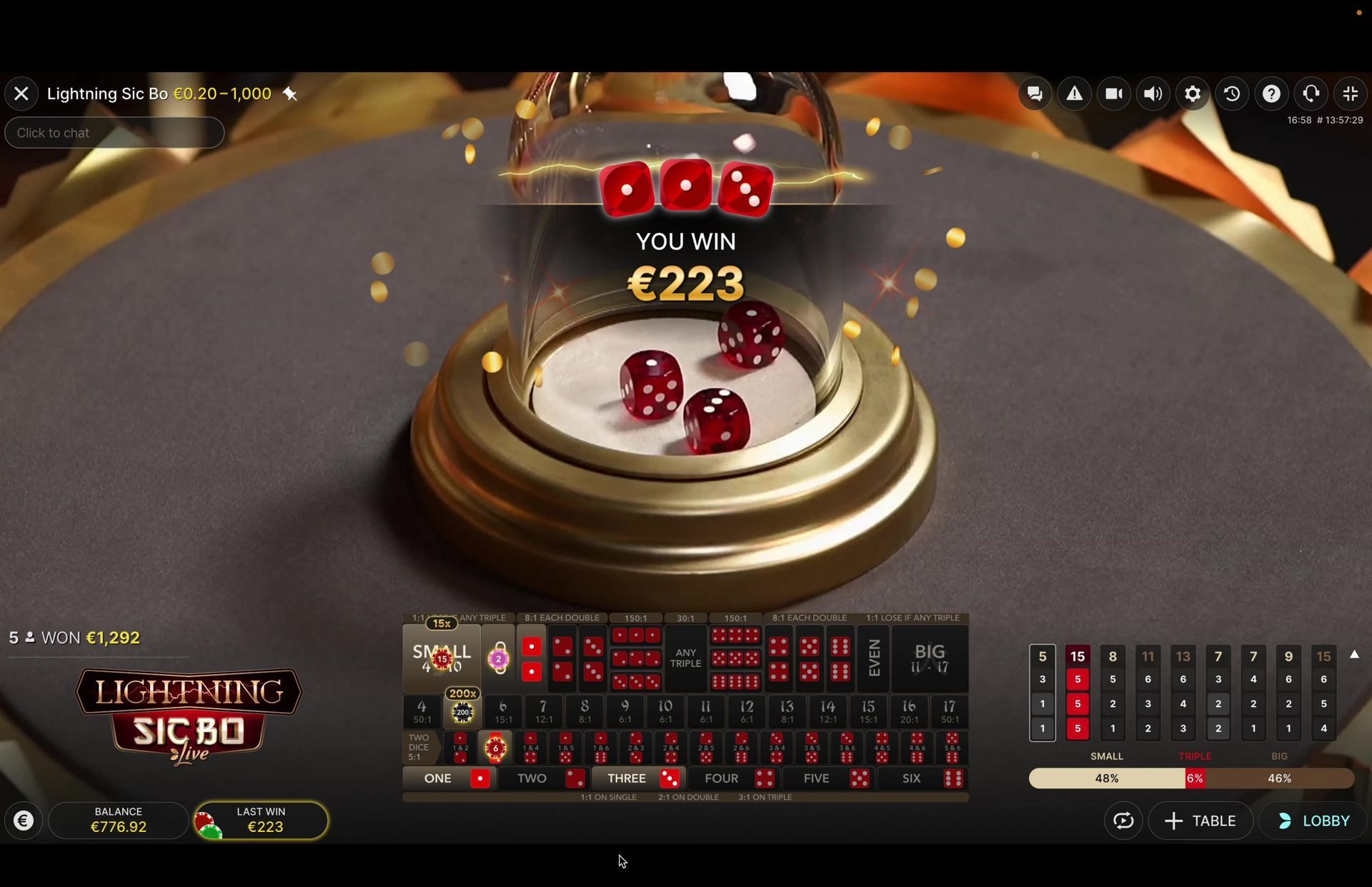Open the live chat messages icon
1372x887 pixels.
1035,93
